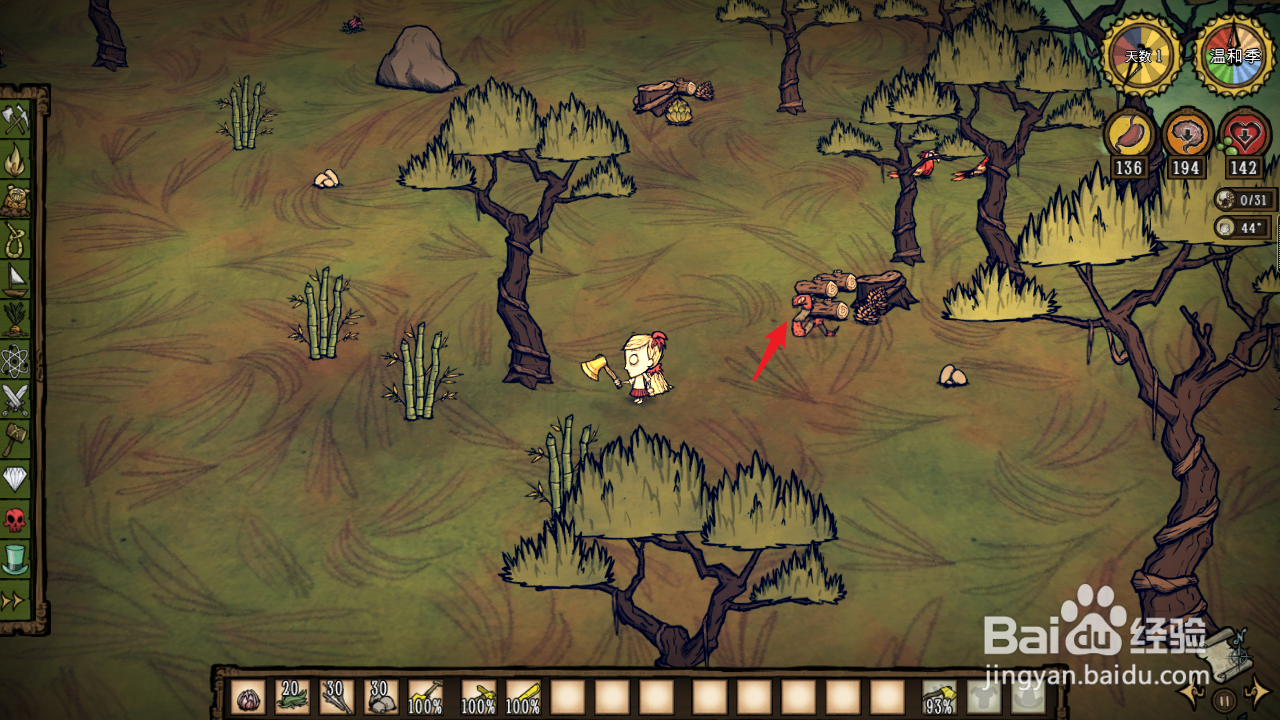This screenshot has width=1280, height=720.
Task: Open the Dress tab (green top hat)
Action: point(16,559)
